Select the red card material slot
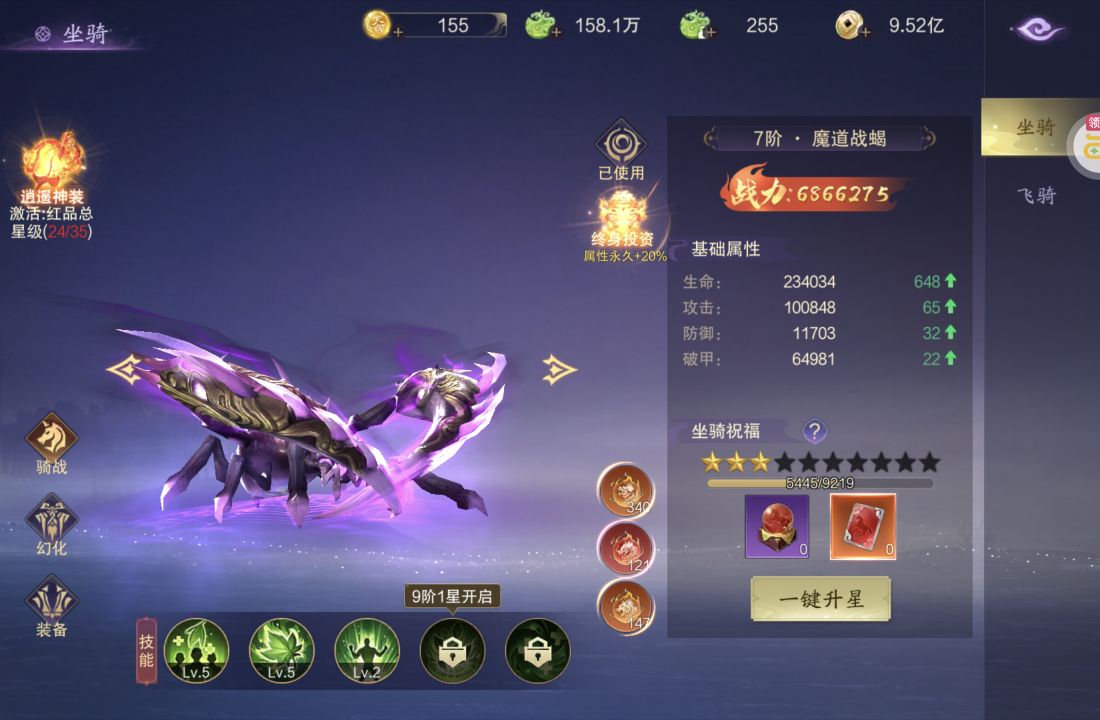Image resolution: width=1100 pixels, height=720 pixels. click(x=863, y=526)
